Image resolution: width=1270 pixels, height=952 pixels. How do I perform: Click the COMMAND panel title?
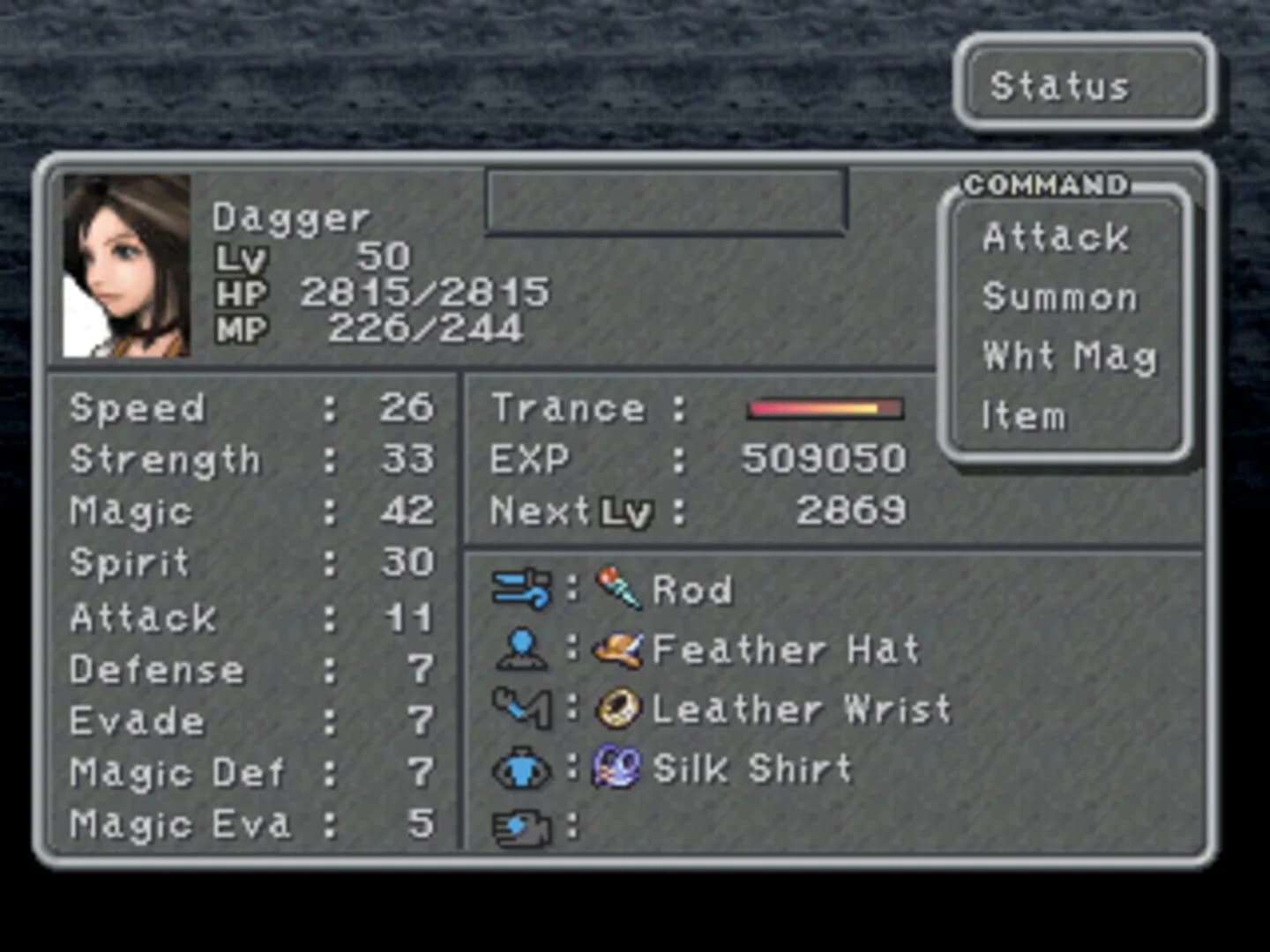[1045, 183]
